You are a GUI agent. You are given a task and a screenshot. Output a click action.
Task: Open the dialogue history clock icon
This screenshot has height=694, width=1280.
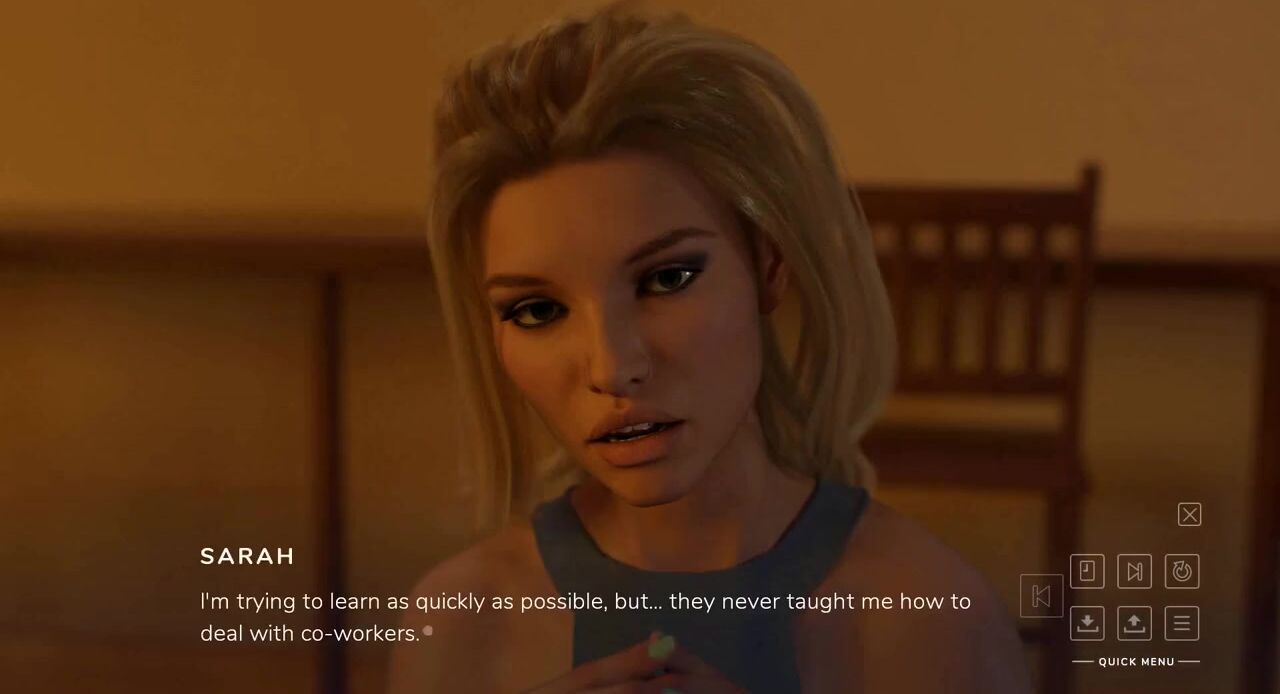(x=1087, y=571)
